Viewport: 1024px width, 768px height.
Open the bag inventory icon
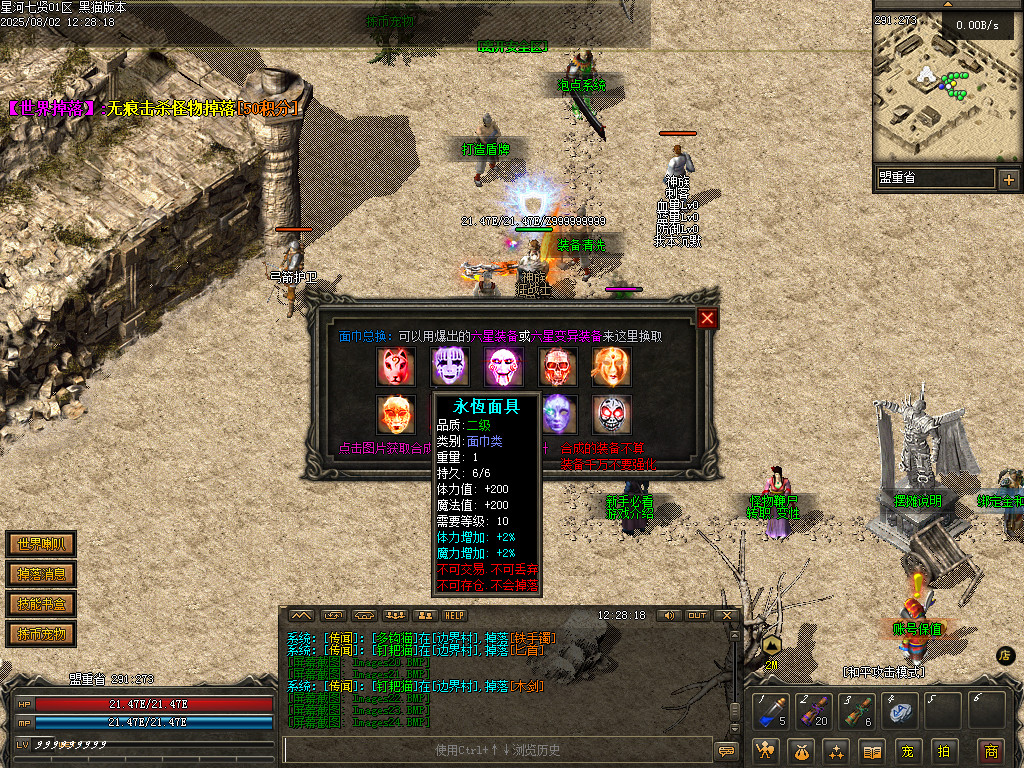pyautogui.click(x=803, y=750)
